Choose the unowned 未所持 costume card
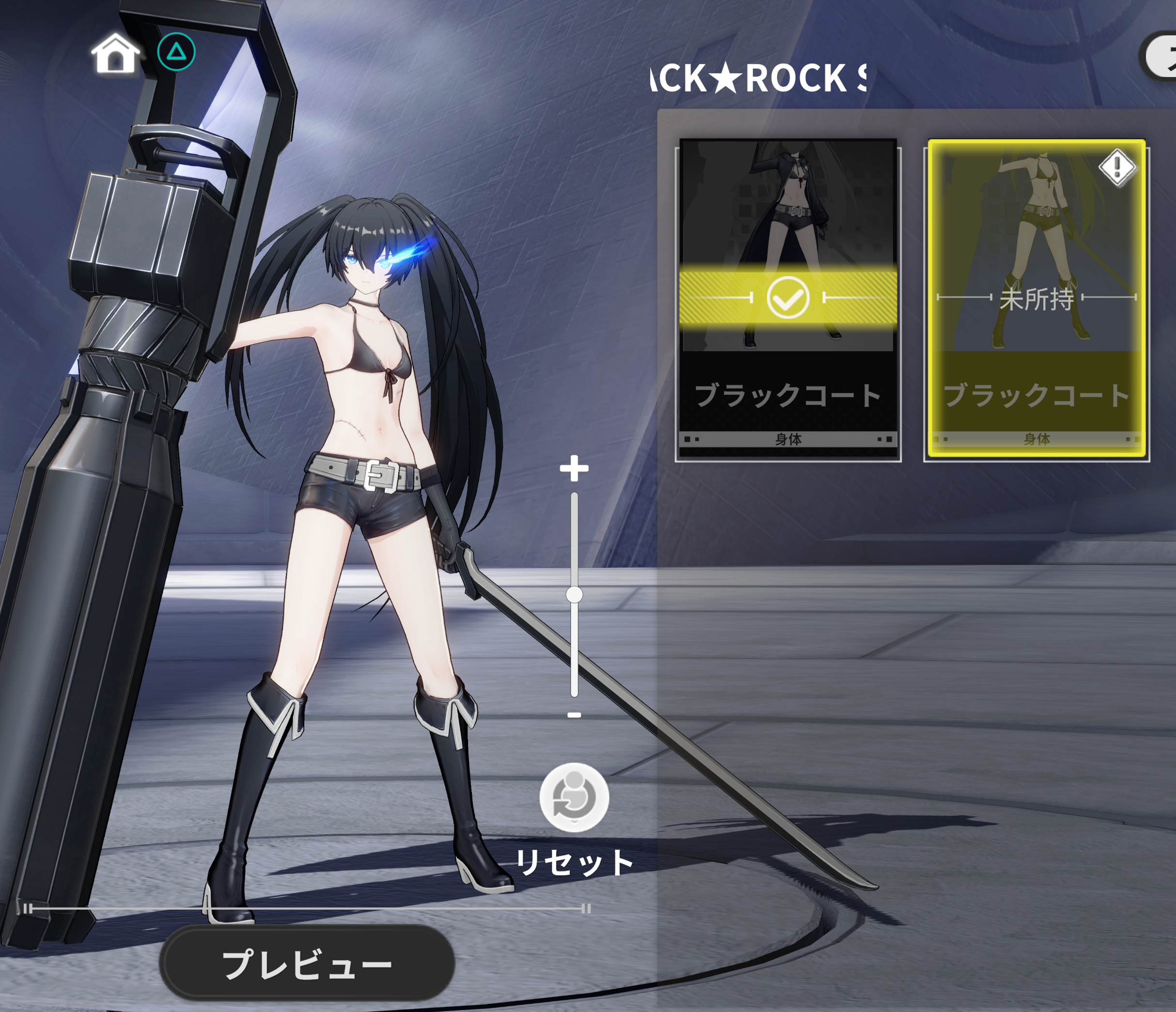This screenshot has height=1012, width=1176. tap(1036, 299)
